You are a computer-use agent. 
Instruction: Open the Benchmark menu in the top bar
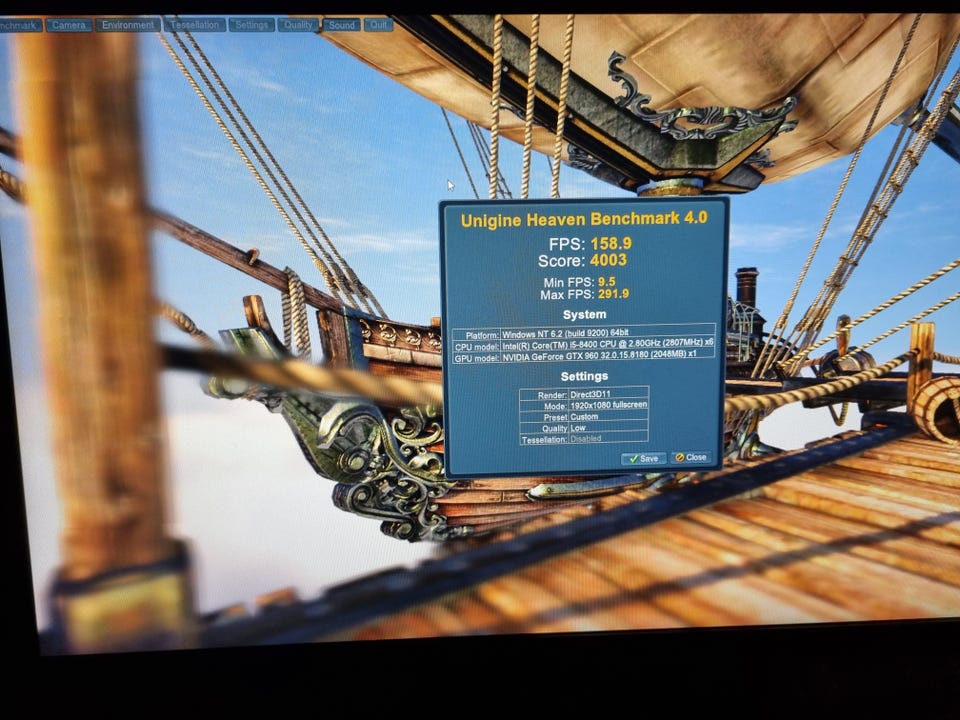[19, 25]
